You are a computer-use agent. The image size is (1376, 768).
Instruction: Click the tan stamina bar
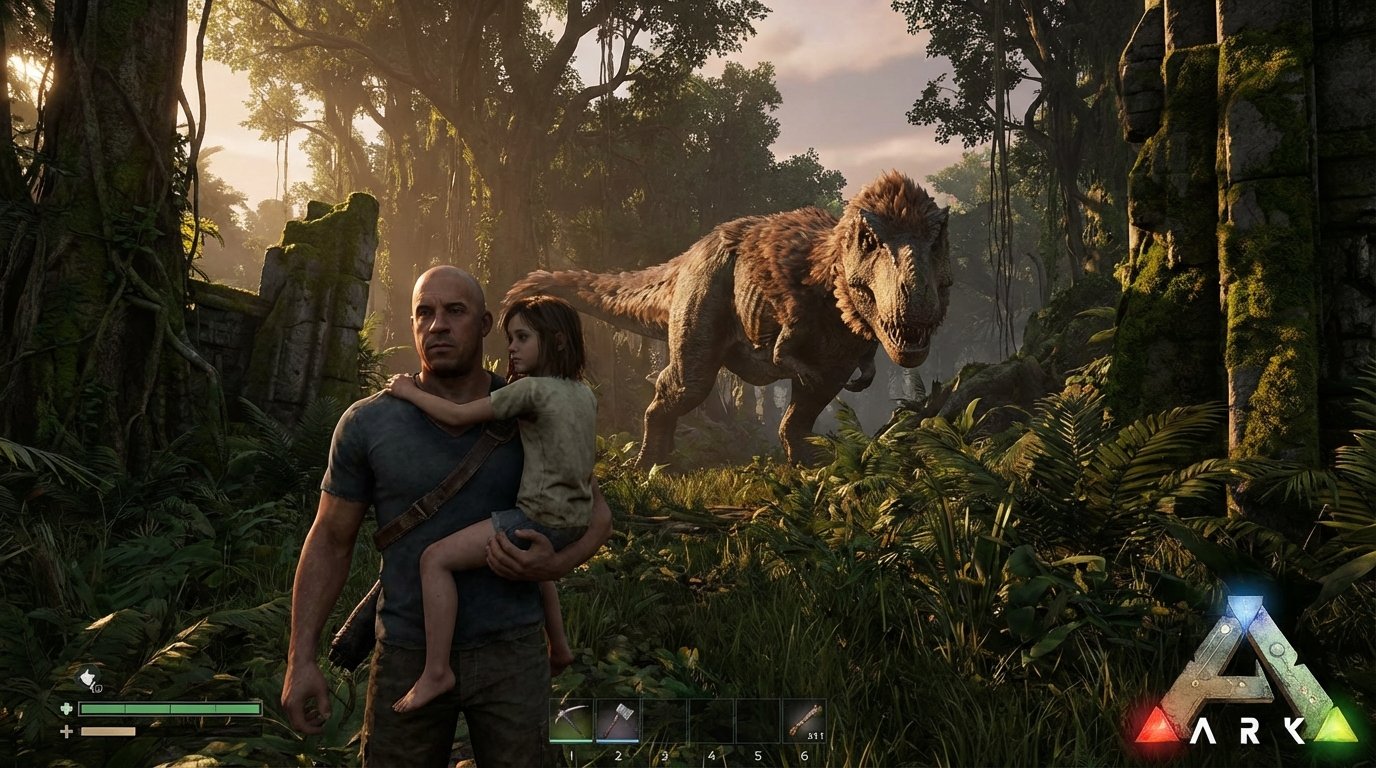[108, 733]
